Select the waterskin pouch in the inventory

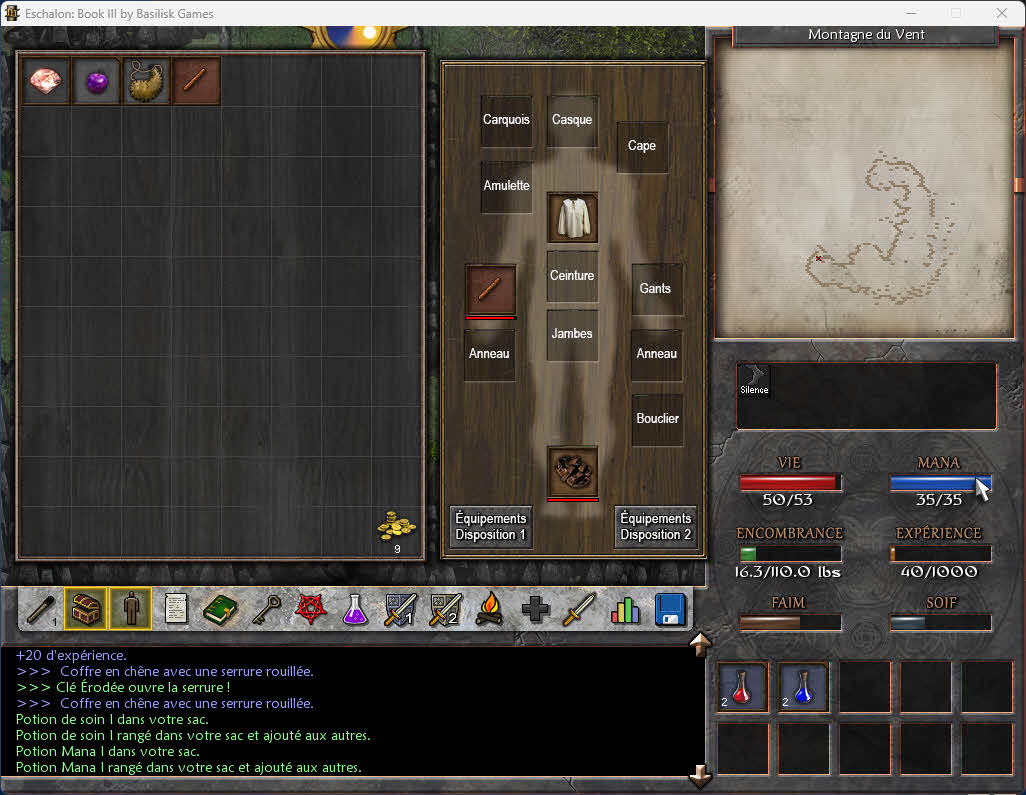[146, 82]
